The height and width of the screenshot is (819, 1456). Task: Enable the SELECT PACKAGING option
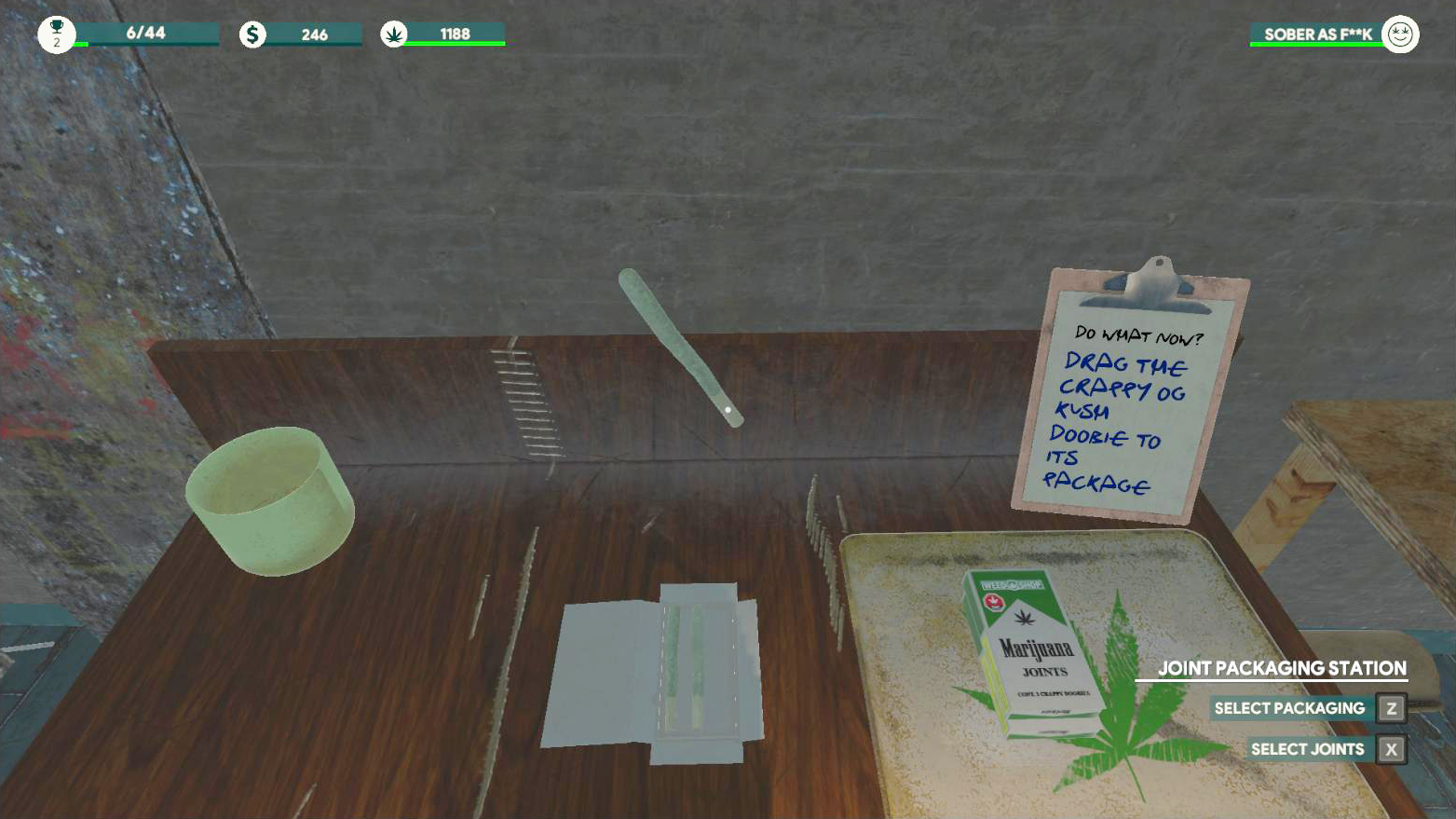[1289, 707]
